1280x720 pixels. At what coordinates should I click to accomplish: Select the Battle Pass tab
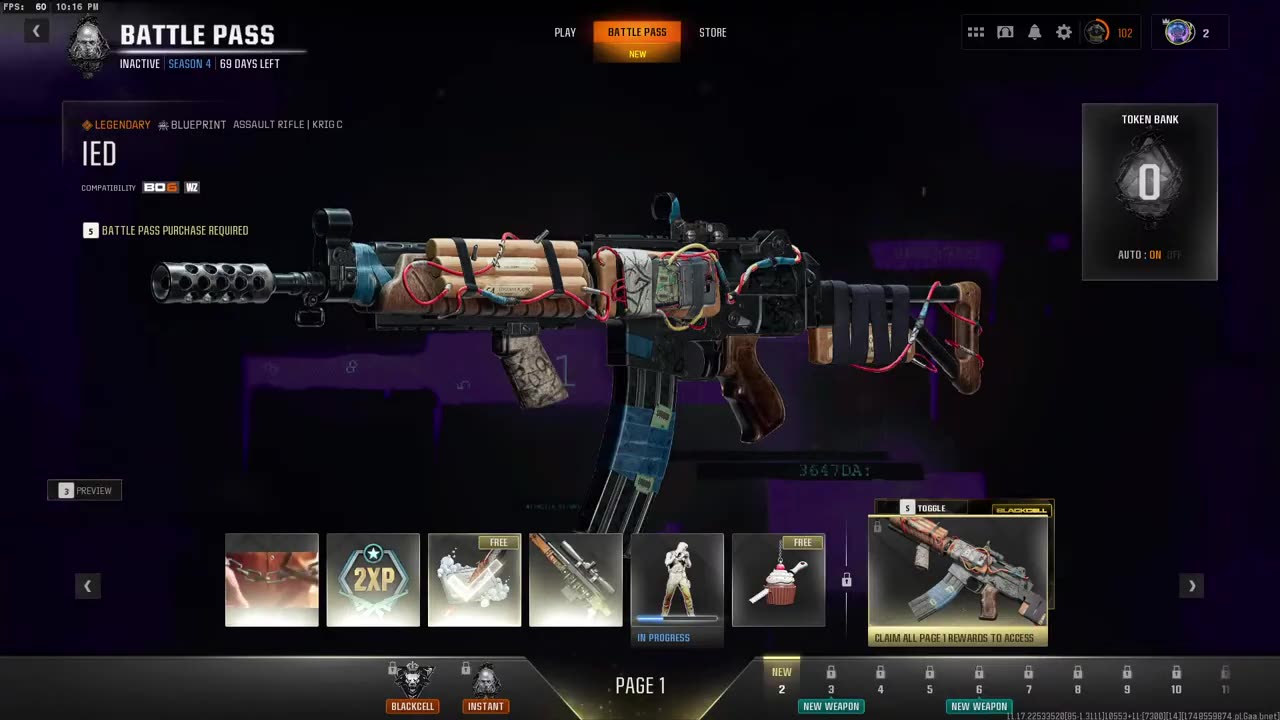point(637,32)
